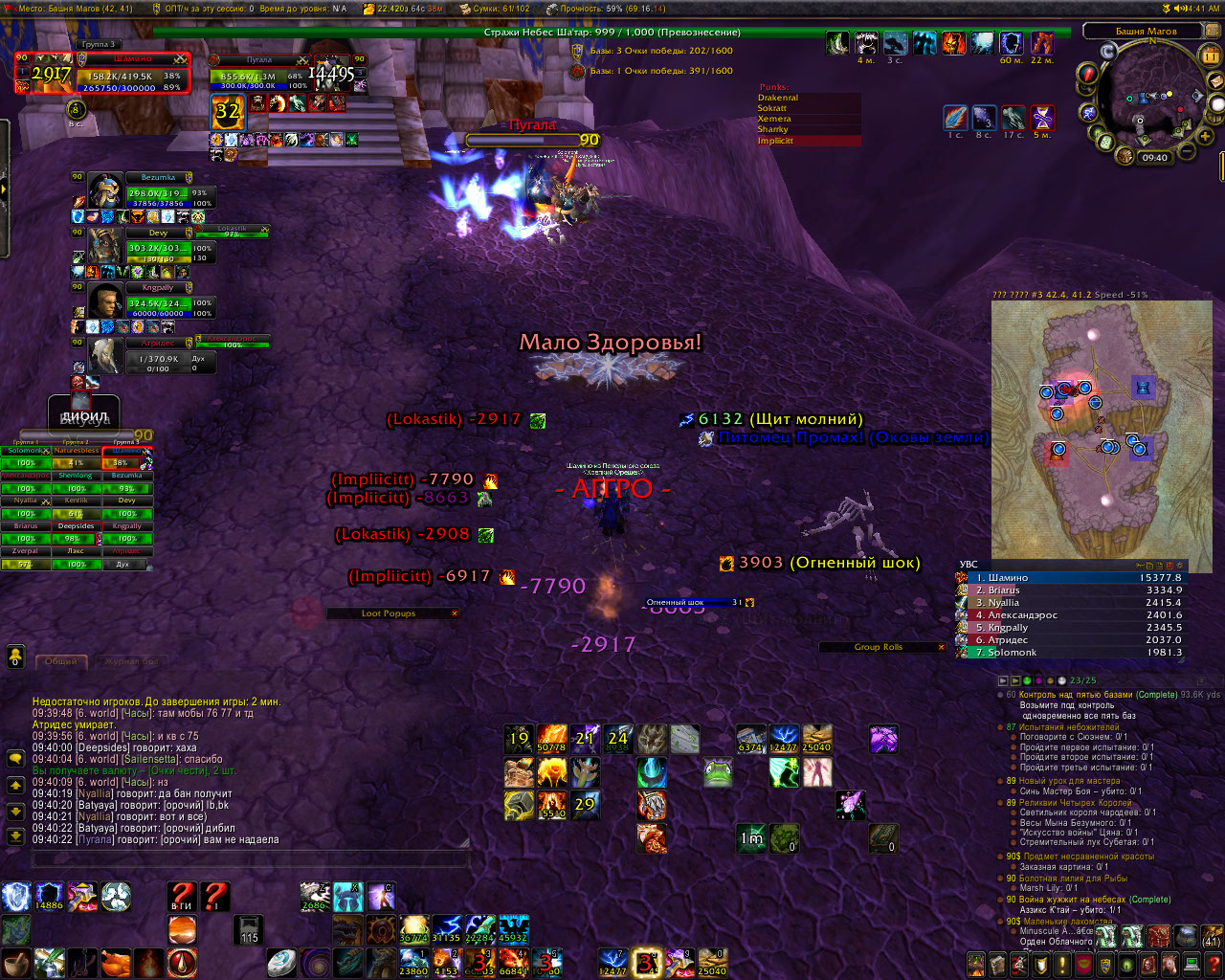This screenshot has width=1225, height=980.
Task: Close the Group Rolls anchor bar
Action: [941, 647]
